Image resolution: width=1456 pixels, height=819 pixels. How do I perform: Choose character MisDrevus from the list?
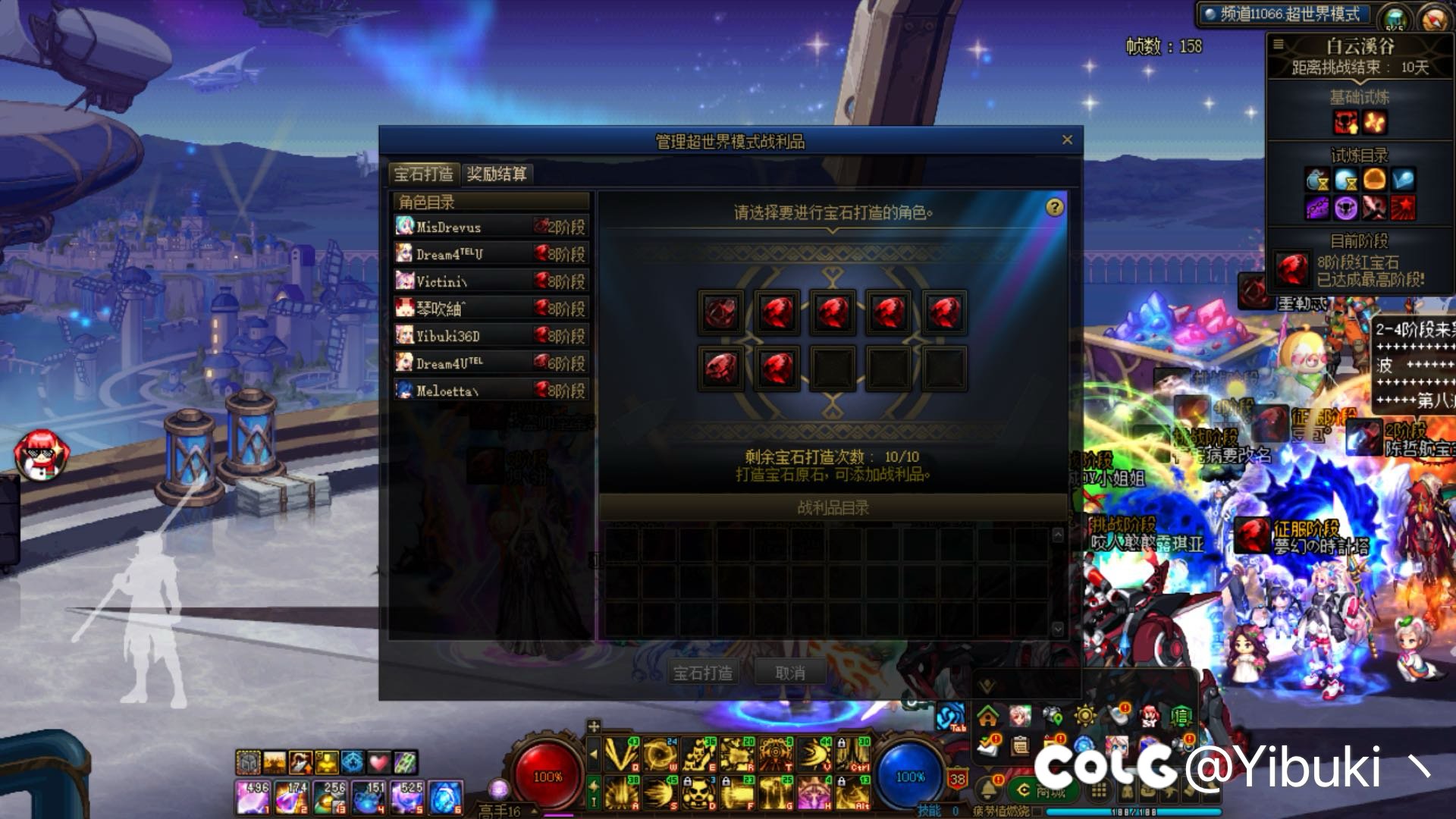click(x=491, y=227)
